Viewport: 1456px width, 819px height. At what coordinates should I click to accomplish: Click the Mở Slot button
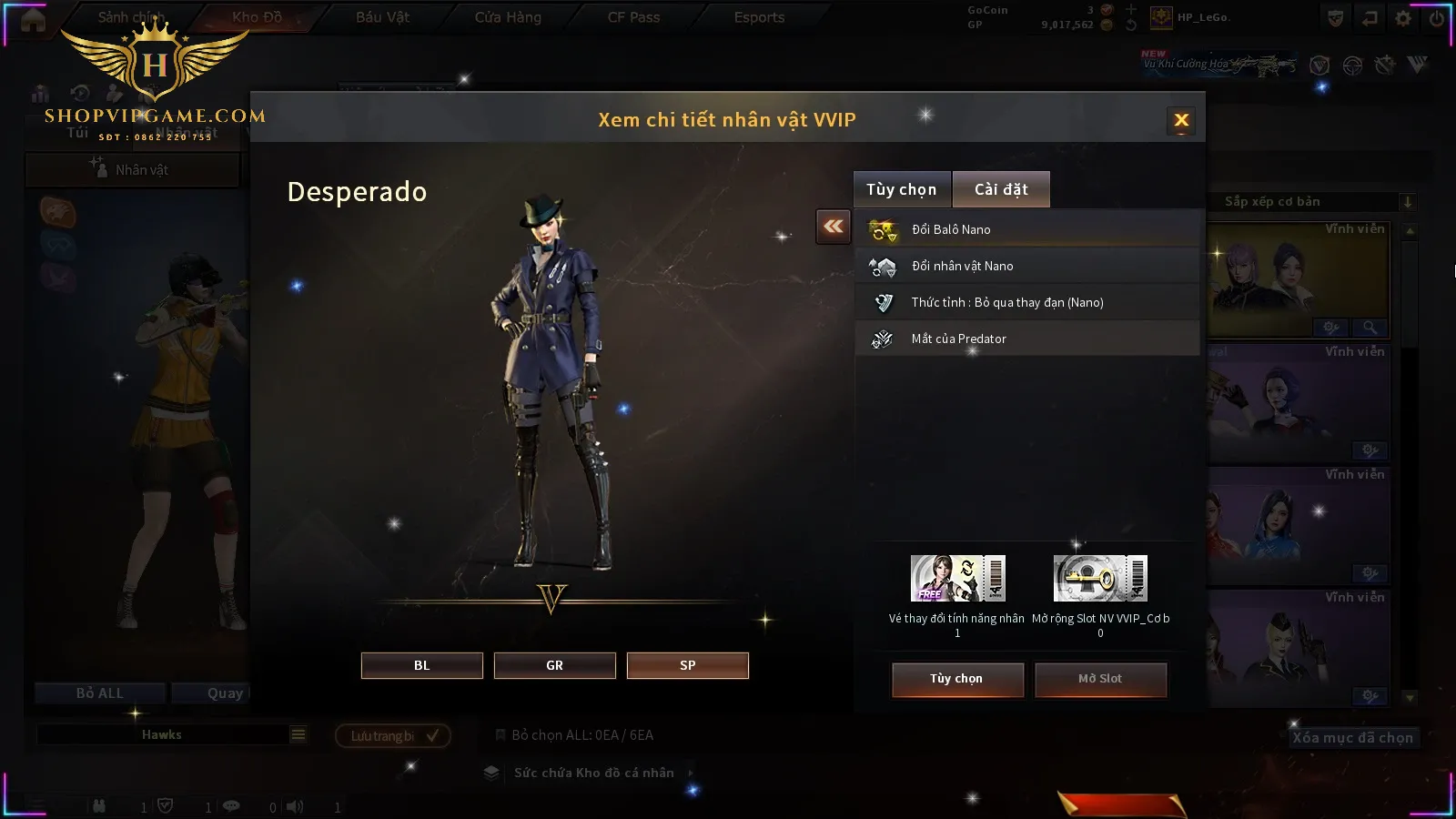pyautogui.click(x=1100, y=679)
